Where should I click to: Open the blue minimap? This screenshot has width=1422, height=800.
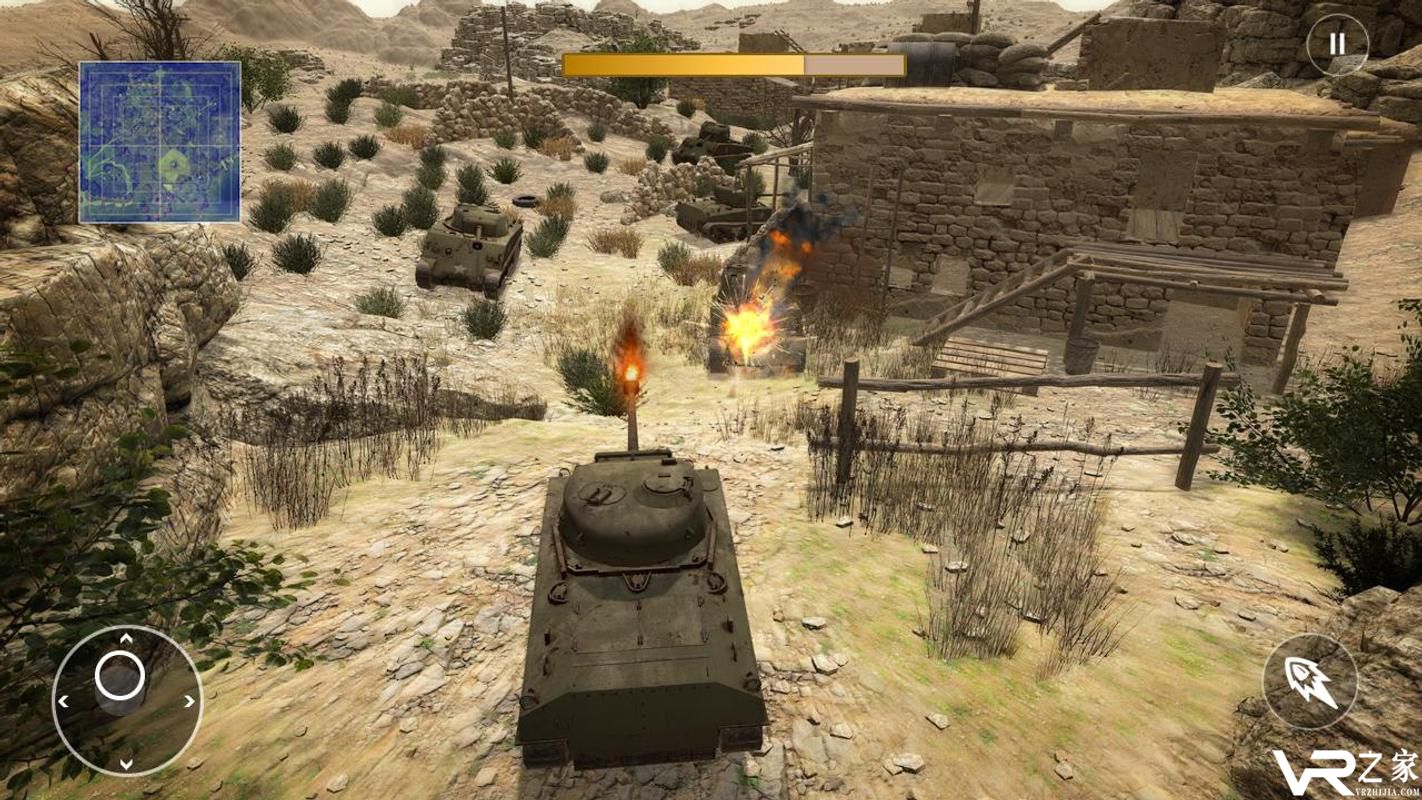point(160,142)
